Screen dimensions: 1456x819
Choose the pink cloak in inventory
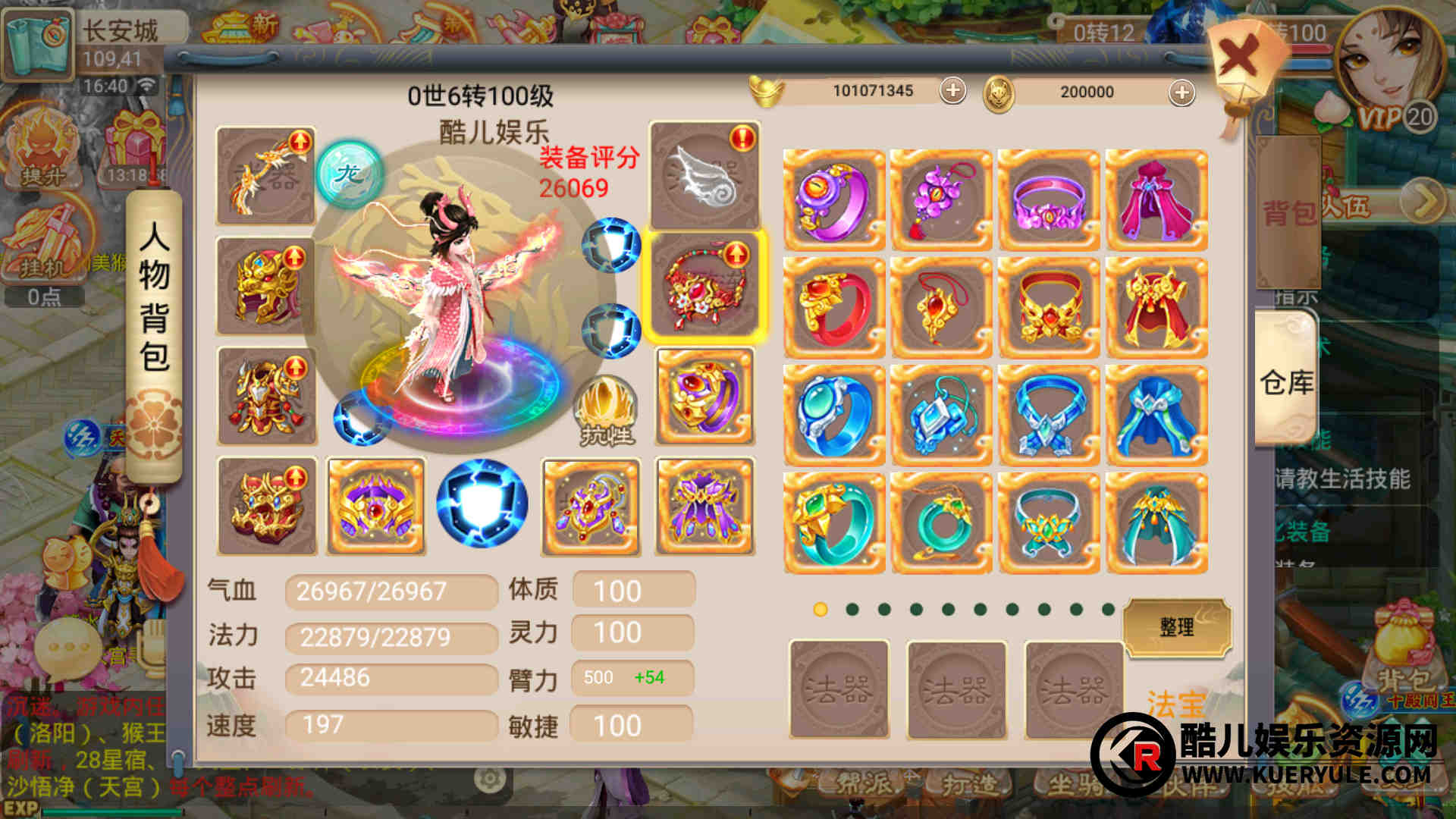(1156, 200)
